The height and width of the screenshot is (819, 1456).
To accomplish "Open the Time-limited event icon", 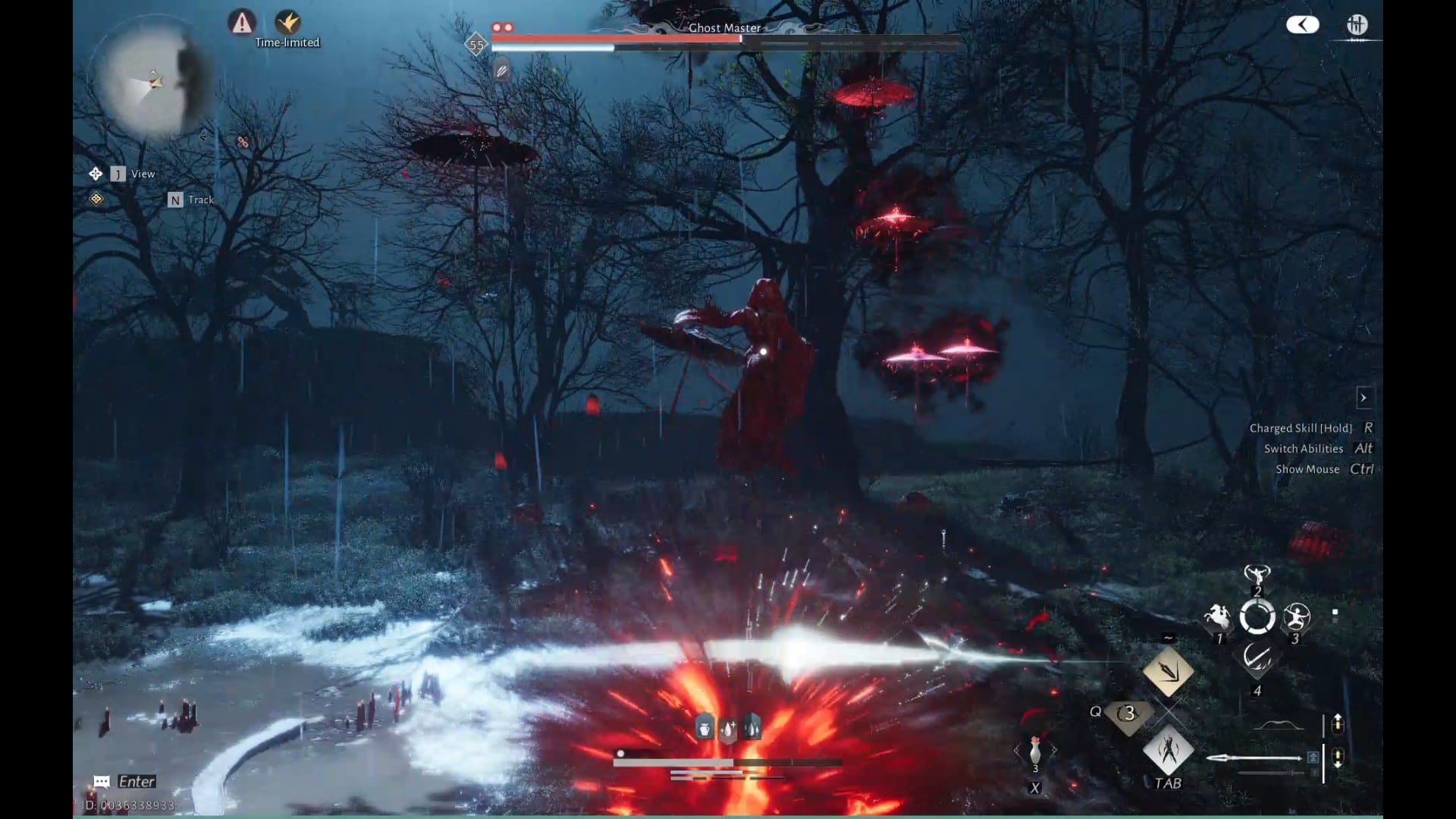I will click(287, 22).
